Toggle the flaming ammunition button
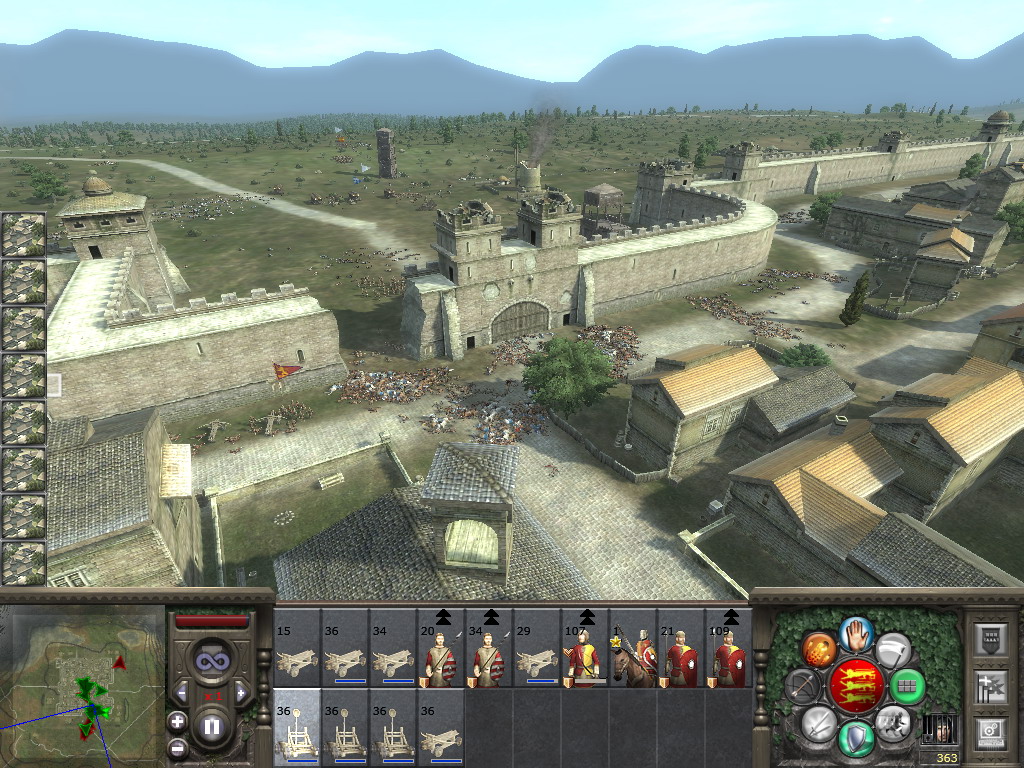 click(x=817, y=648)
